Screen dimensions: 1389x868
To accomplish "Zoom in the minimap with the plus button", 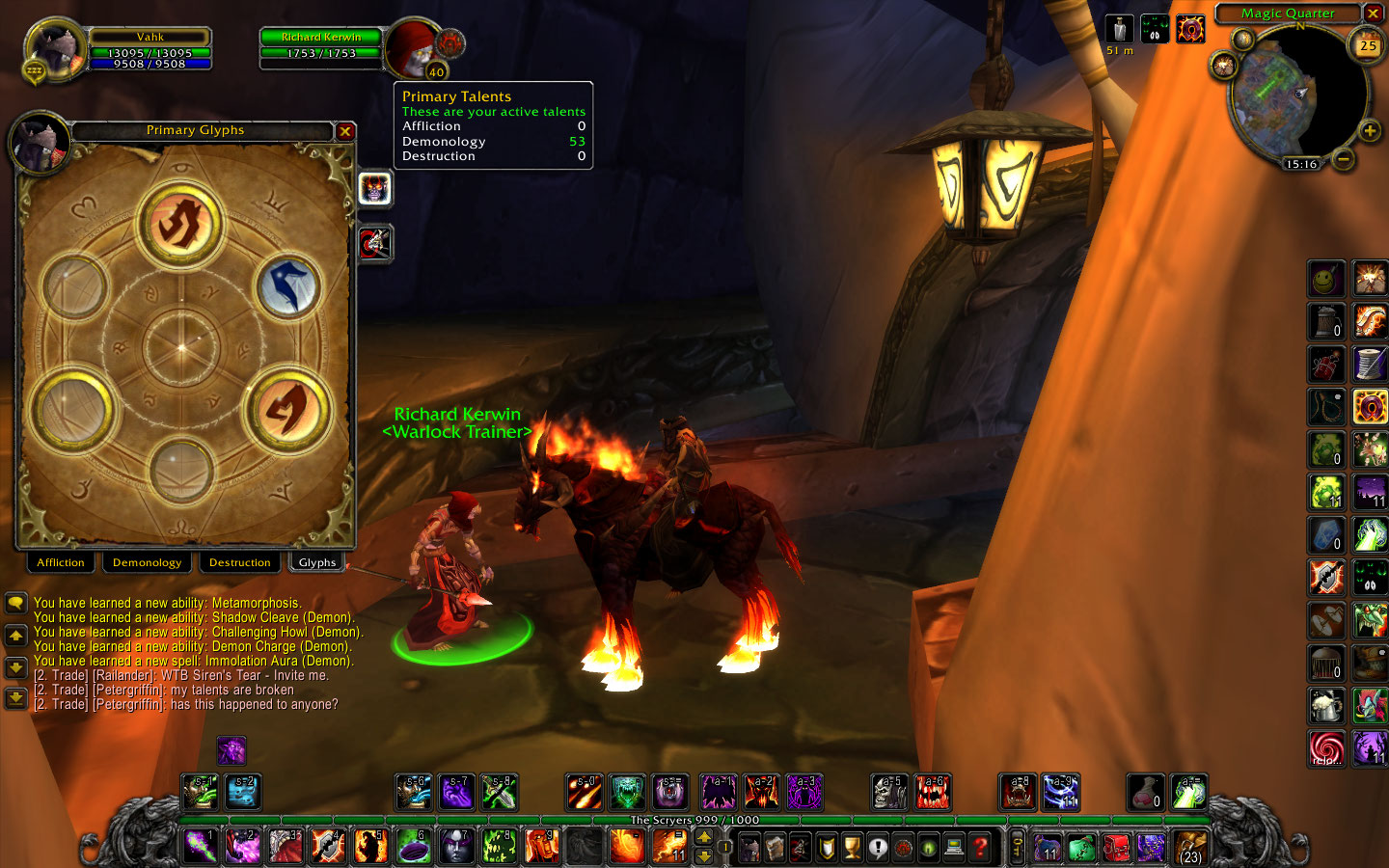I will (1369, 131).
